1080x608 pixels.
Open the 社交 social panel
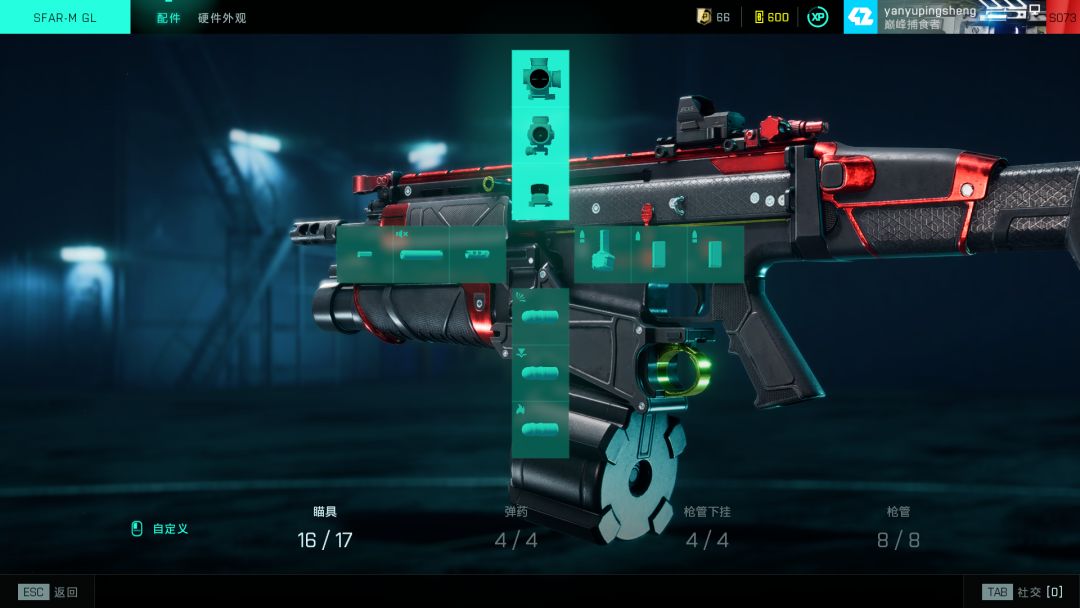click(1022, 592)
